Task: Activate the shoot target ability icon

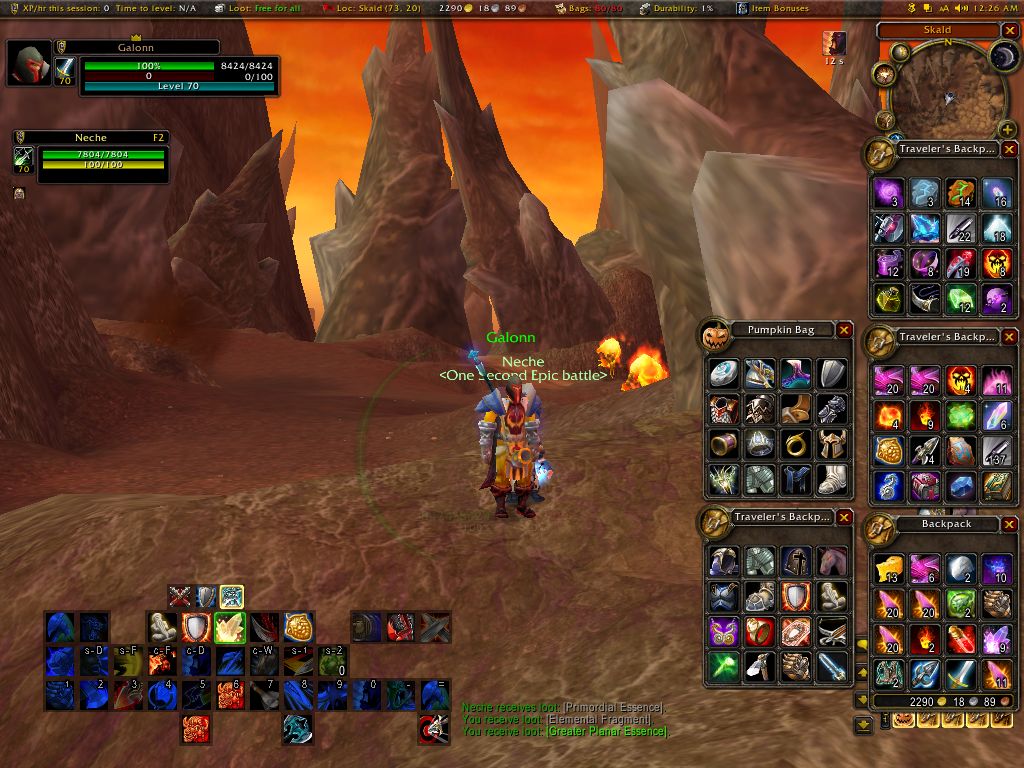Action: pyautogui.click(x=433, y=727)
